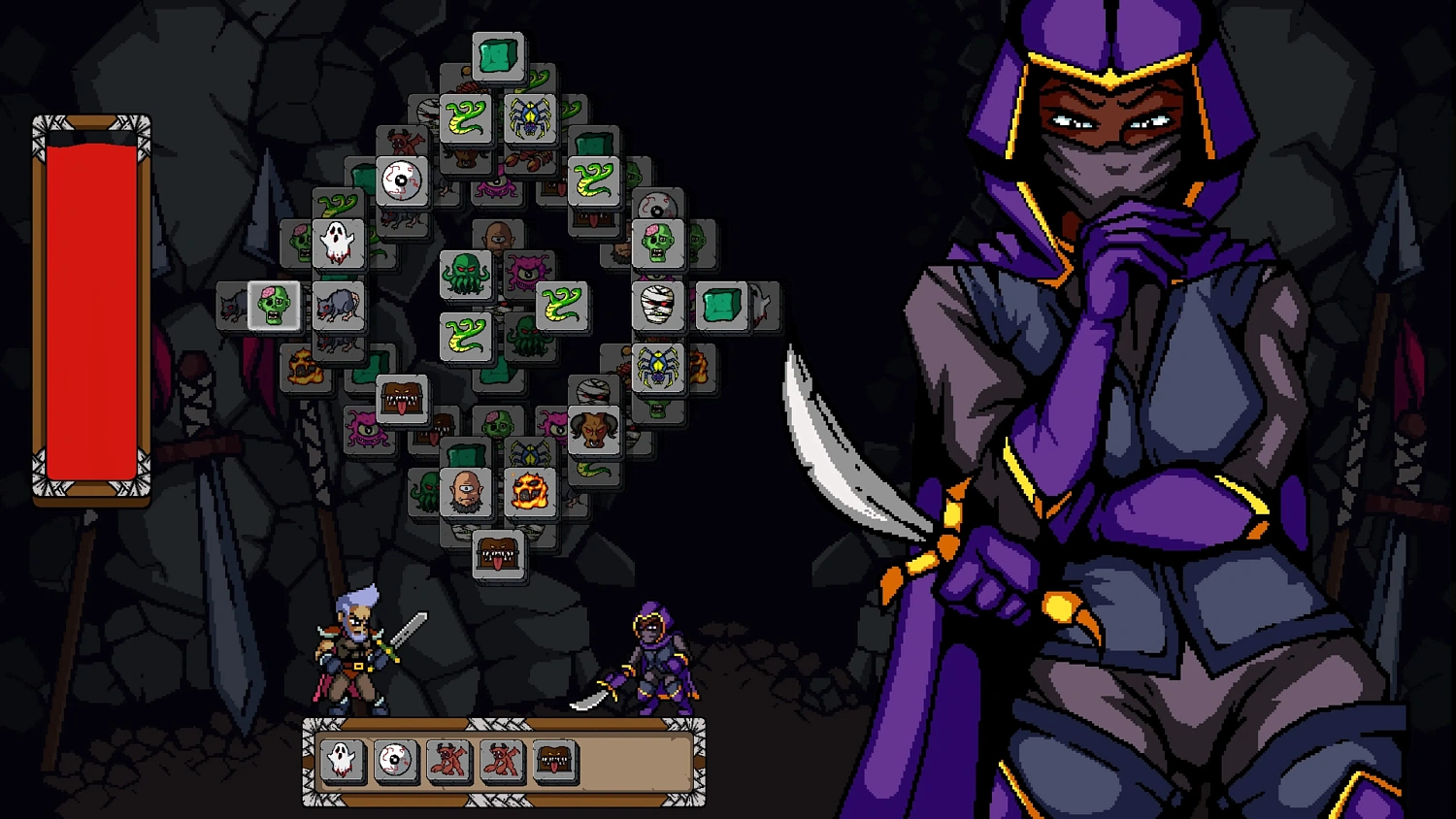1456x819 pixels.
Task: Select the eyeball tile near the upper left
Action: coord(403,180)
